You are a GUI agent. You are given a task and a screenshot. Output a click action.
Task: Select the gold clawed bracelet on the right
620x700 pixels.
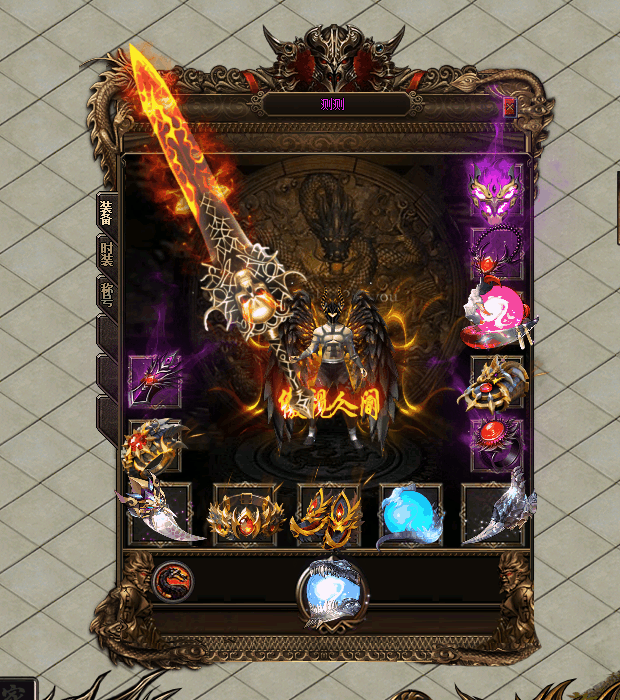pos(496,381)
